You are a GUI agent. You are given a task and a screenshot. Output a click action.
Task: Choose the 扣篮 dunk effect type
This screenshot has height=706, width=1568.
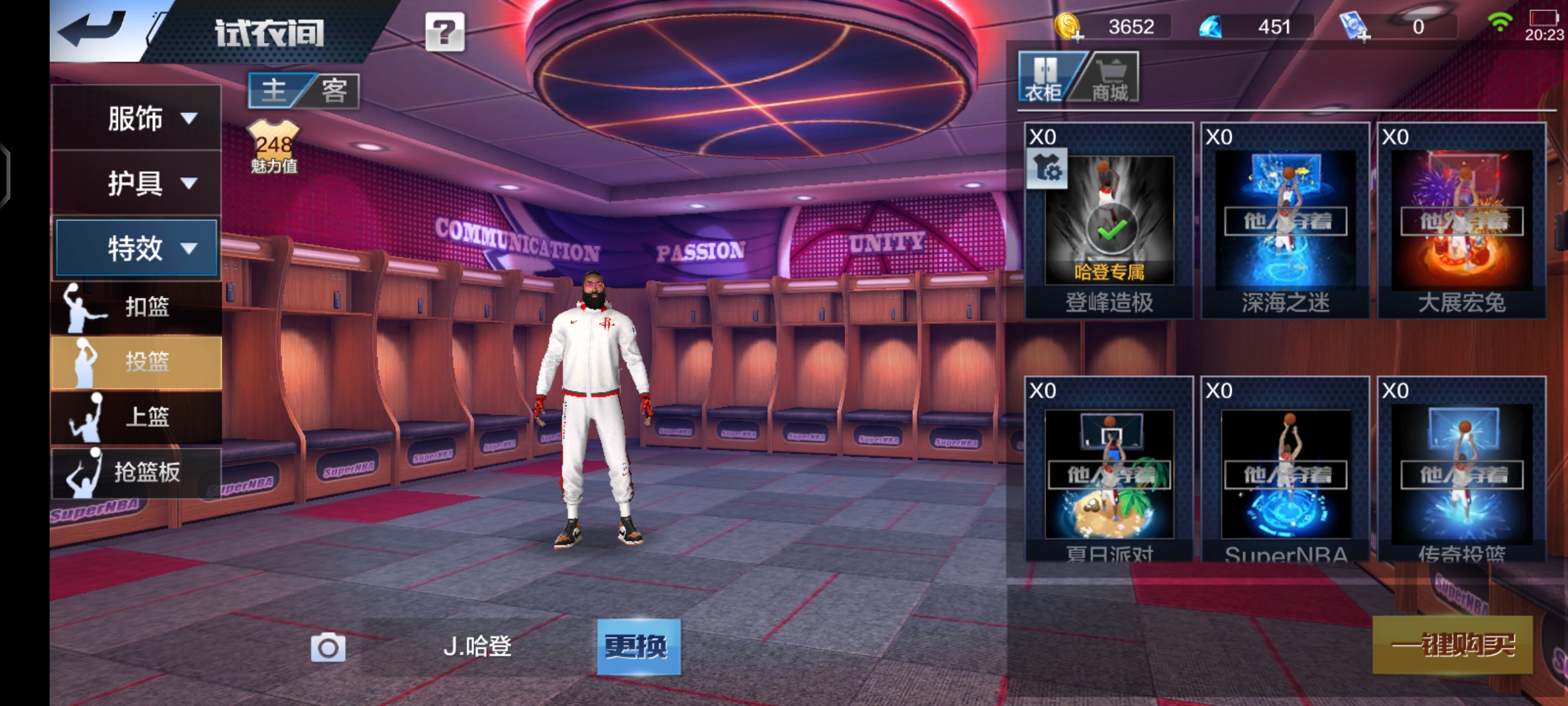136,307
